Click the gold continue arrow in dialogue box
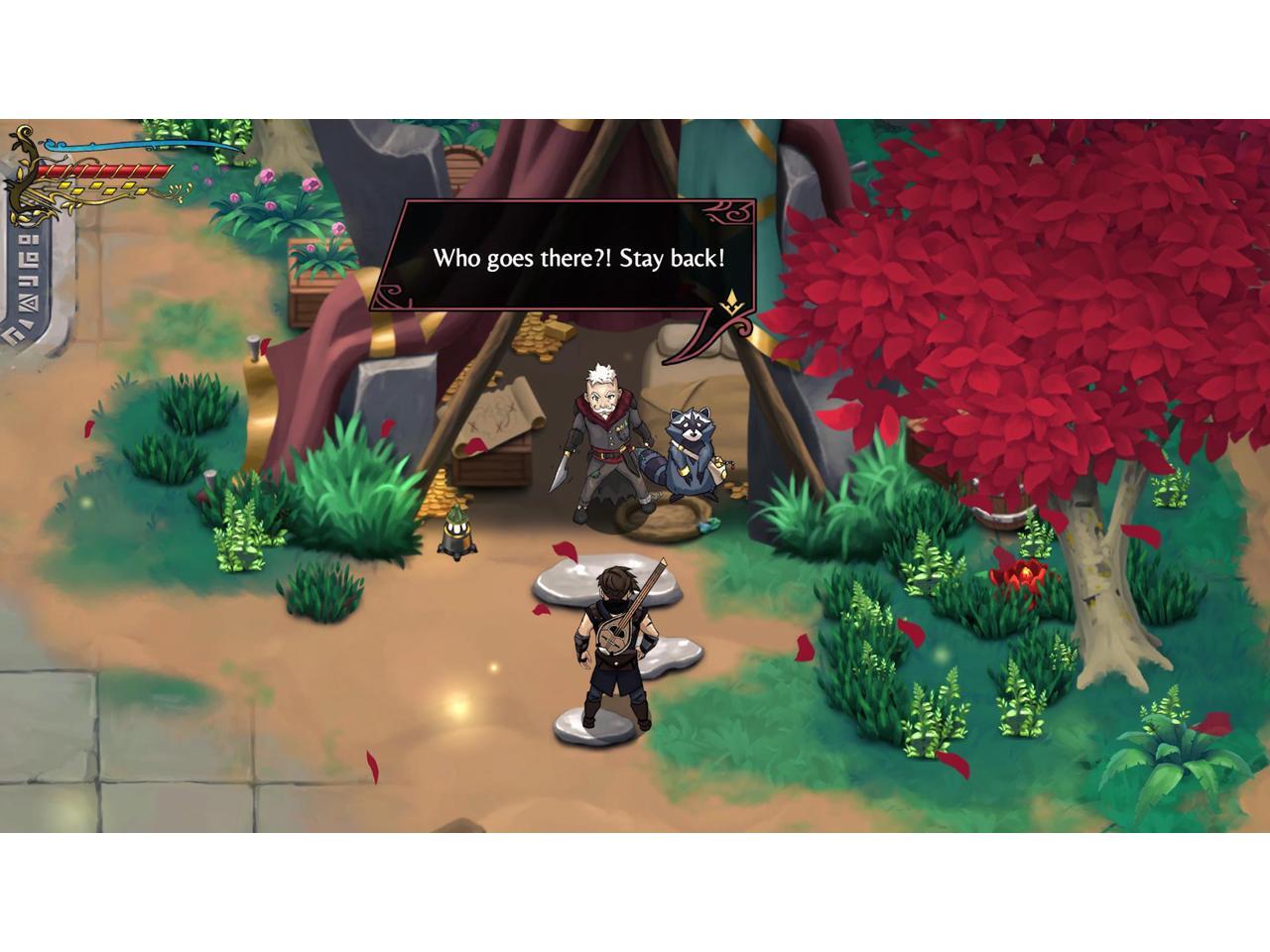Viewport: 1270px width, 952px height. [731, 303]
